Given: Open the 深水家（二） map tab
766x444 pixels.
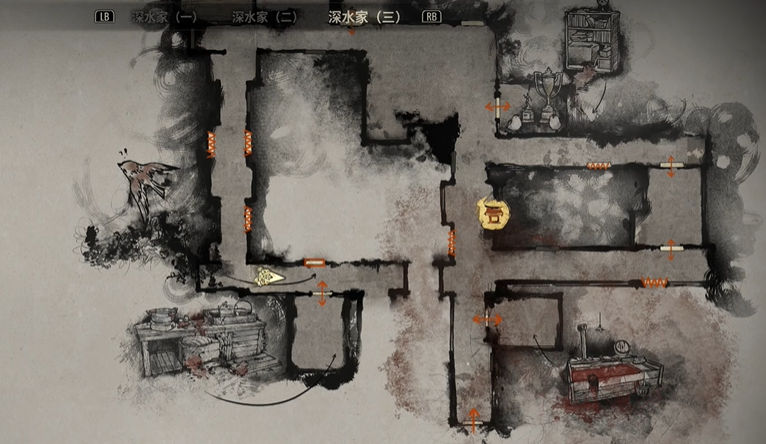Looking at the screenshot, I should click(263, 17).
